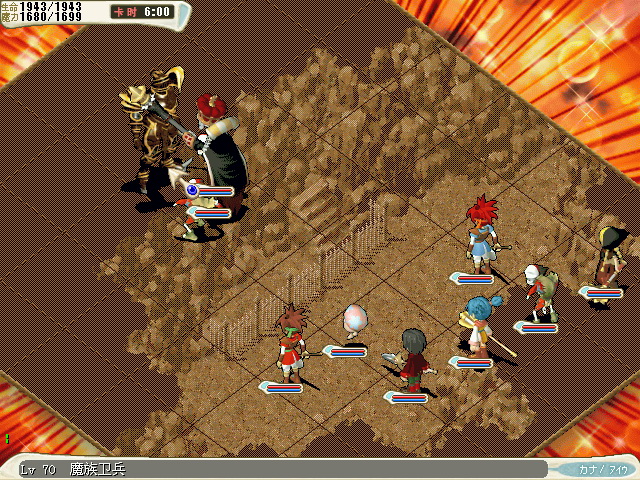Viewport: 640px width, 480px height.
Task: Select the pink egg pet unit
Action: [x=355, y=320]
